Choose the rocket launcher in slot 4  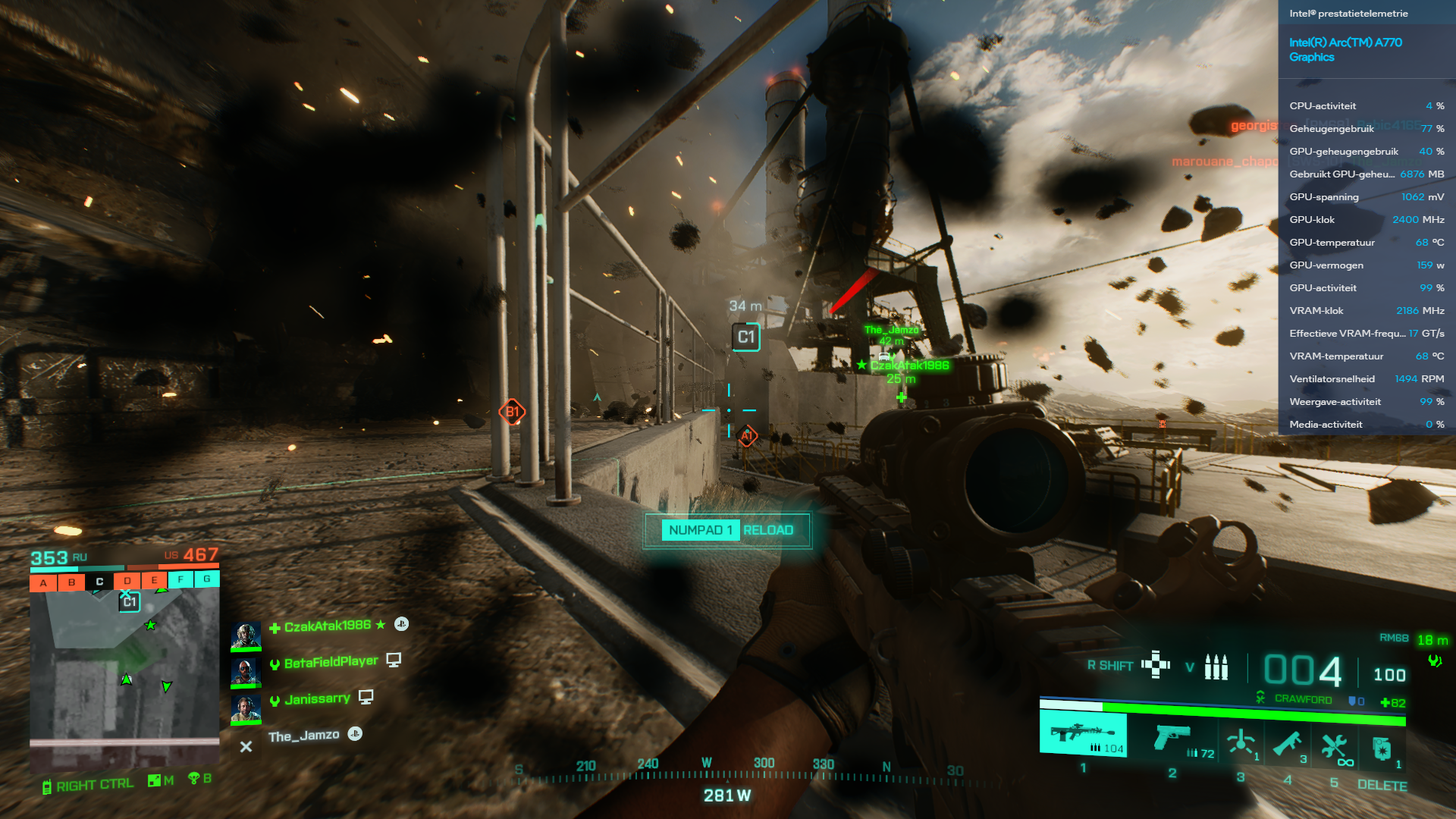(x=1288, y=744)
